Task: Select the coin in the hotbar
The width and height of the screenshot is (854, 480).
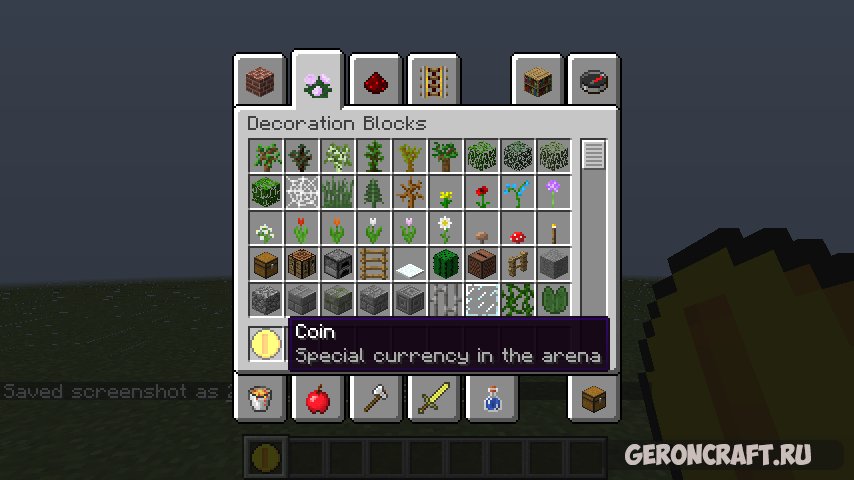Action: tap(266, 456)
